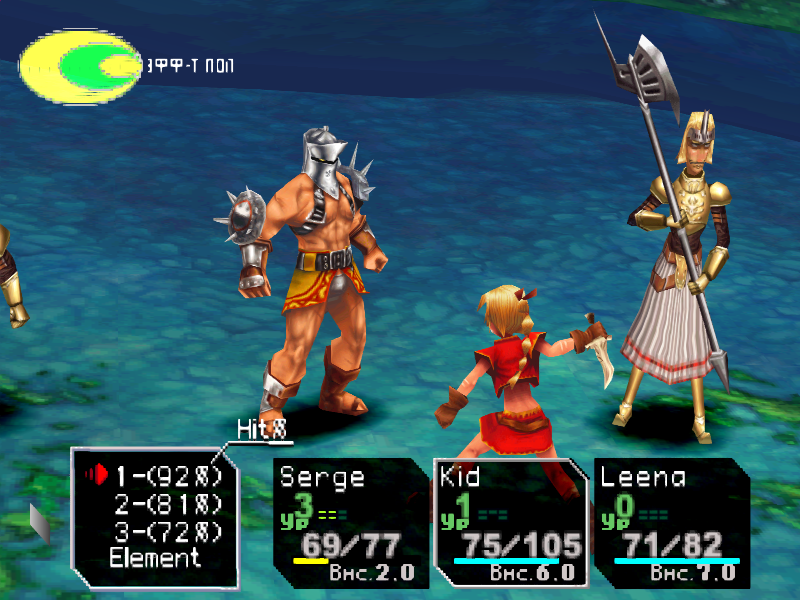Open the Element command

(x=155, y=558)
